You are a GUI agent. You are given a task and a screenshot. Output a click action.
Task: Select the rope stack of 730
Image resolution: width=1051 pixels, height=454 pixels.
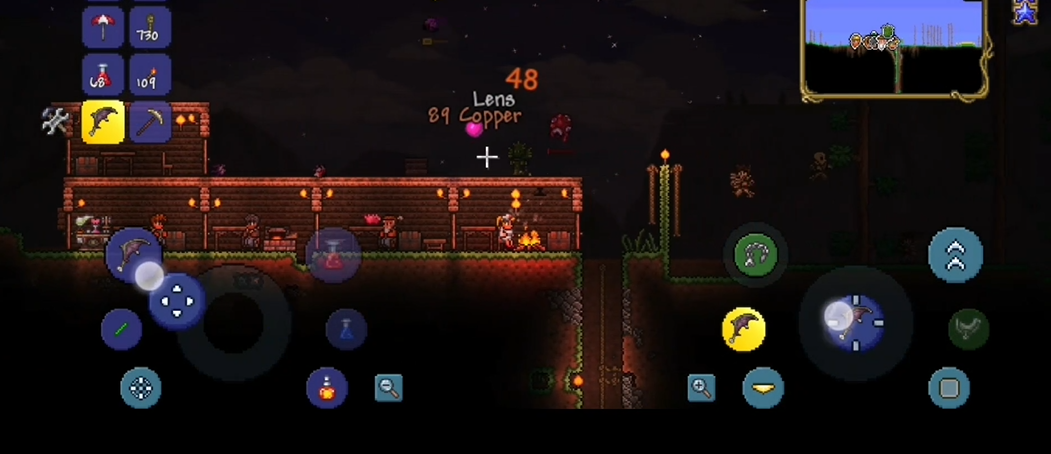[149, 26]
